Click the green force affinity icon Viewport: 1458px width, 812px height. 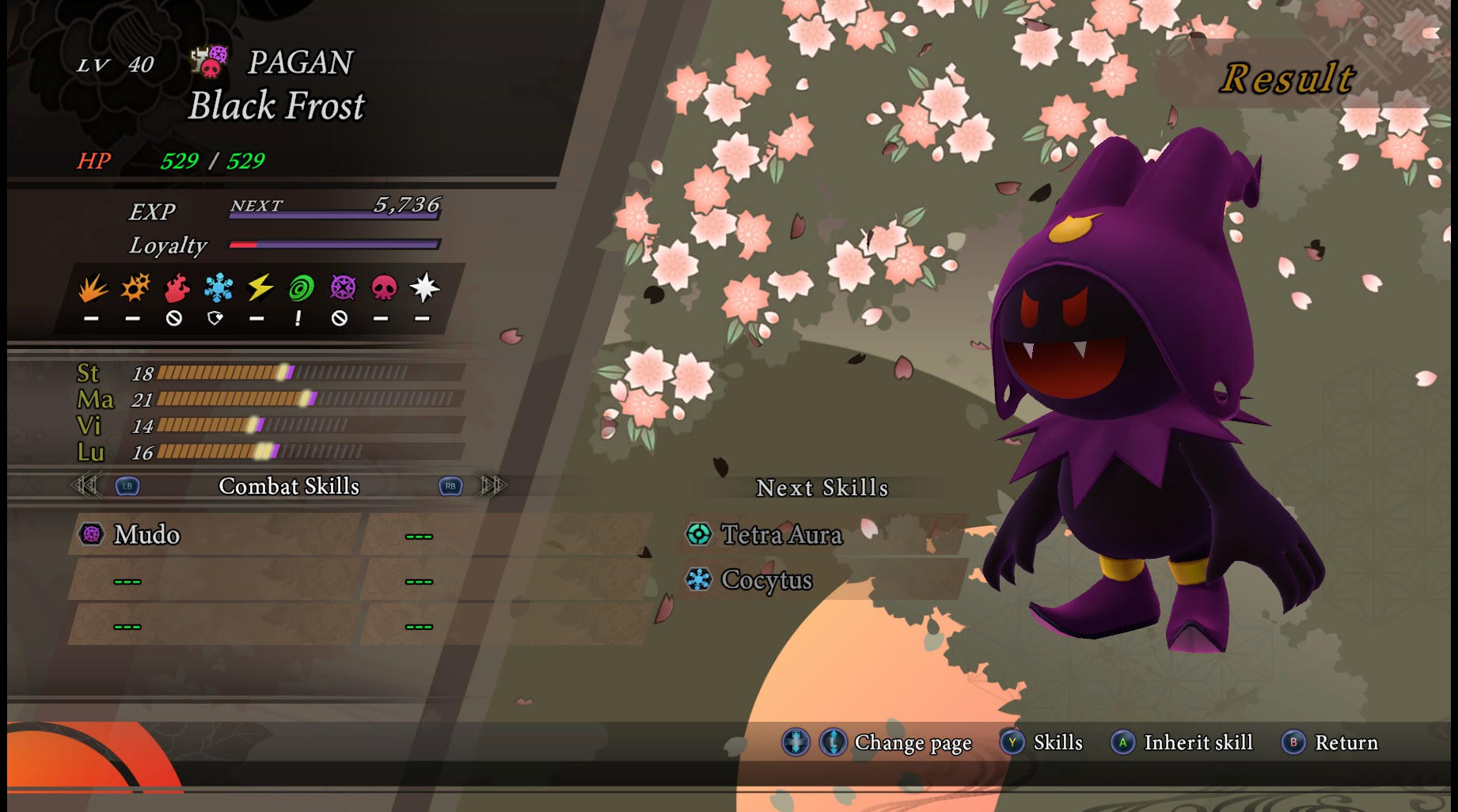point(299,288)
